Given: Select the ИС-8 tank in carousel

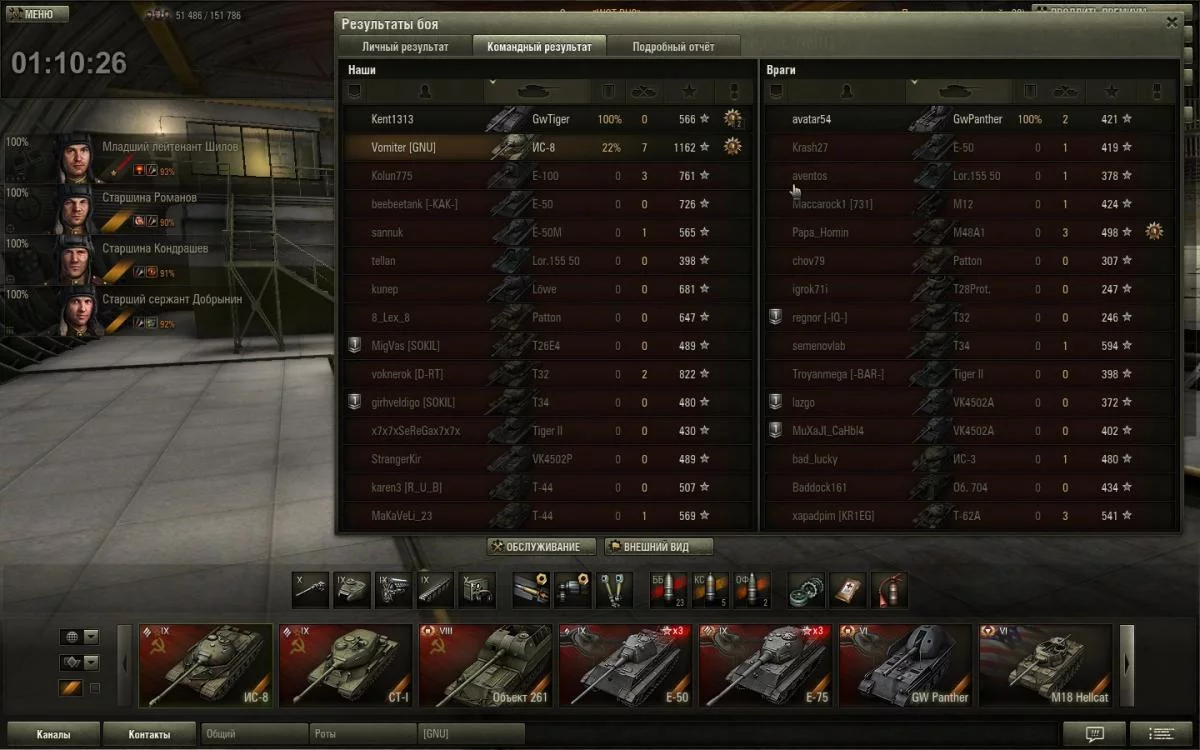Looking at the screenshot, I should 205,666.
